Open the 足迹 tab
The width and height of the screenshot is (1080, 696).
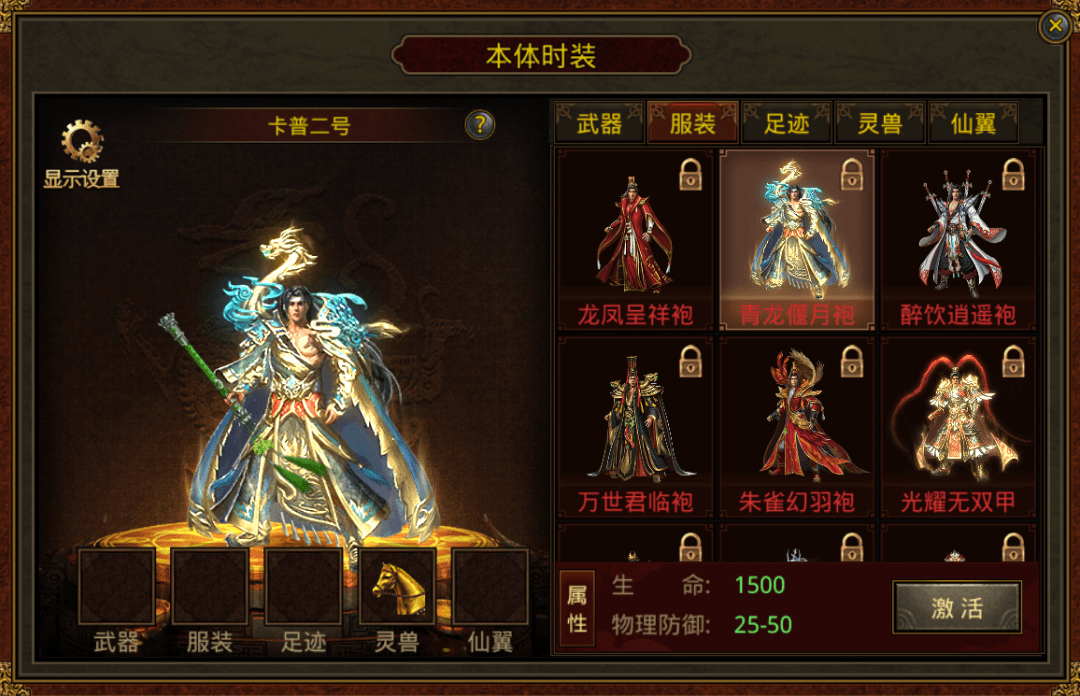click(x=785, y=124)
